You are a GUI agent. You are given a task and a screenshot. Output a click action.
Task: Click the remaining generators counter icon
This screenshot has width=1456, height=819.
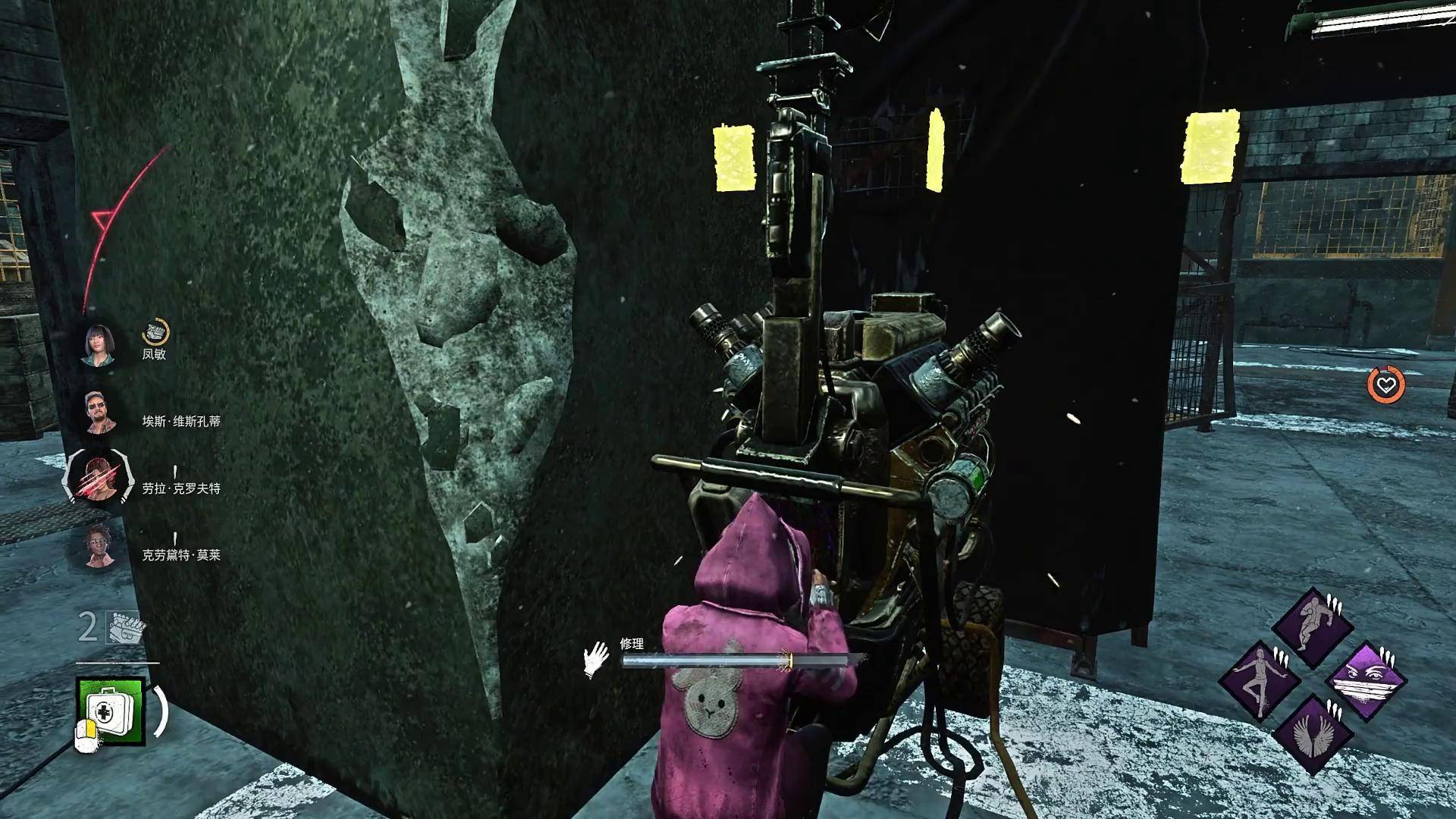tap(125, 628)
